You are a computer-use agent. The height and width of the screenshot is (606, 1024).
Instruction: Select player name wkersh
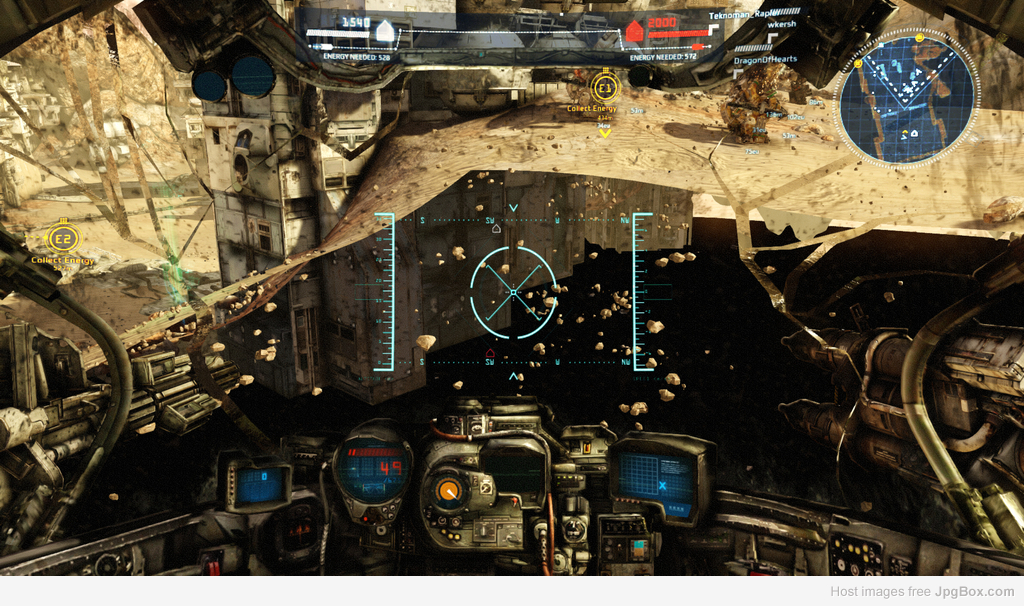(x=752, y=24)
